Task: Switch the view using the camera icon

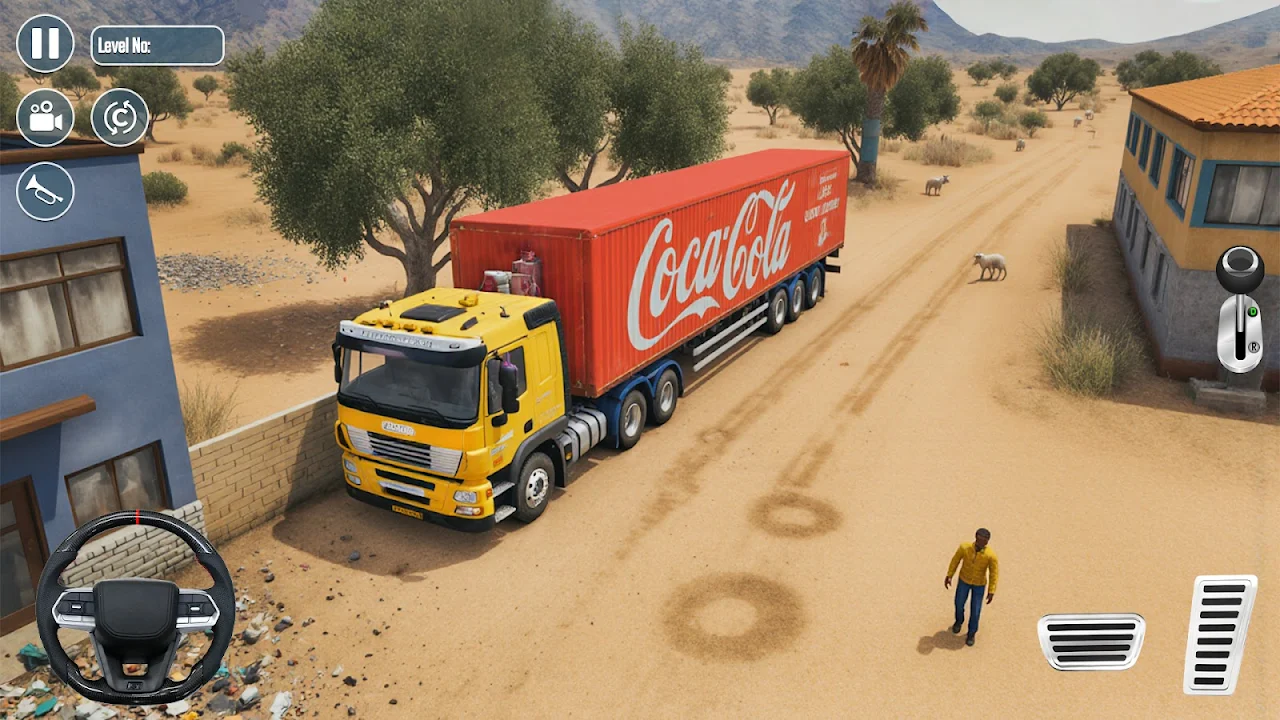Action: click(45, 118)
